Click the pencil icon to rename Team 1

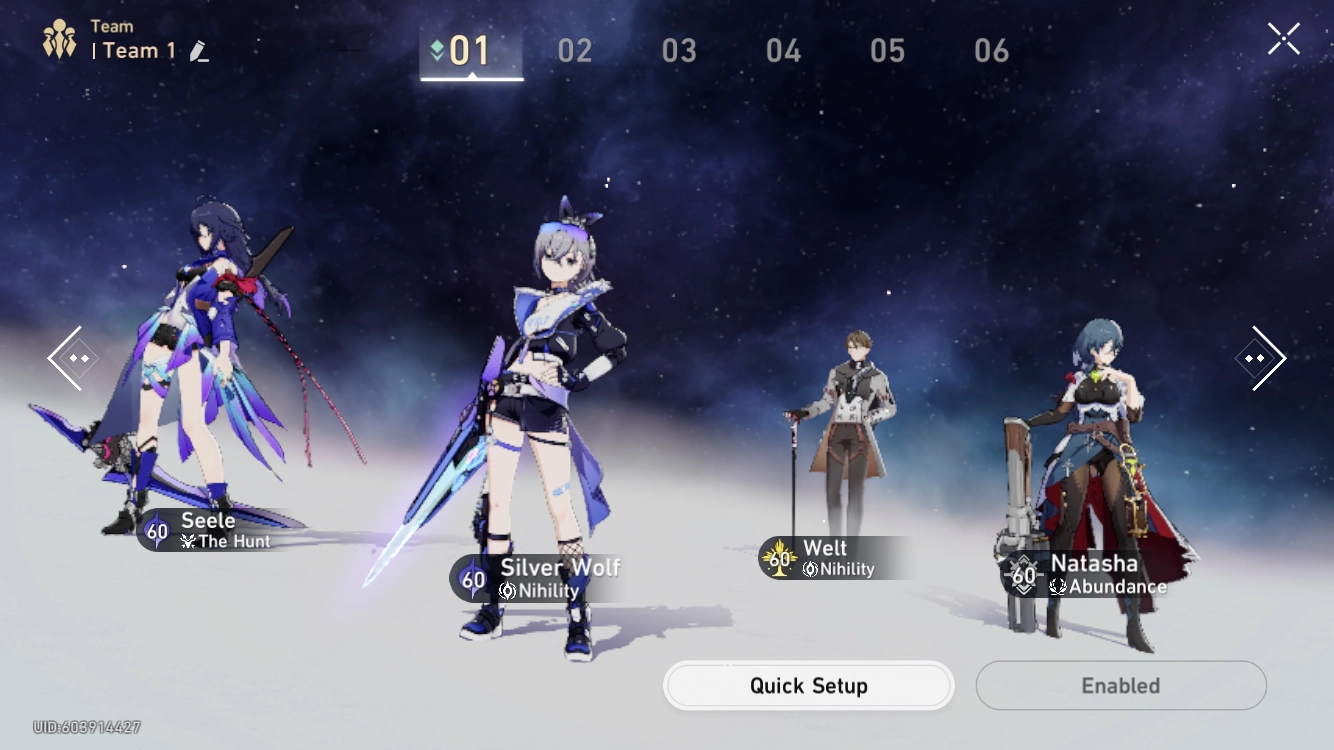point(199,51)
